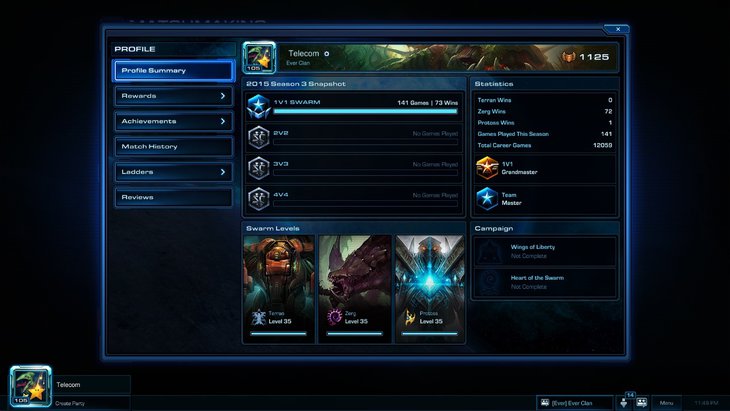Select the Heart of the Swarm campaign entry

(546, 282)
